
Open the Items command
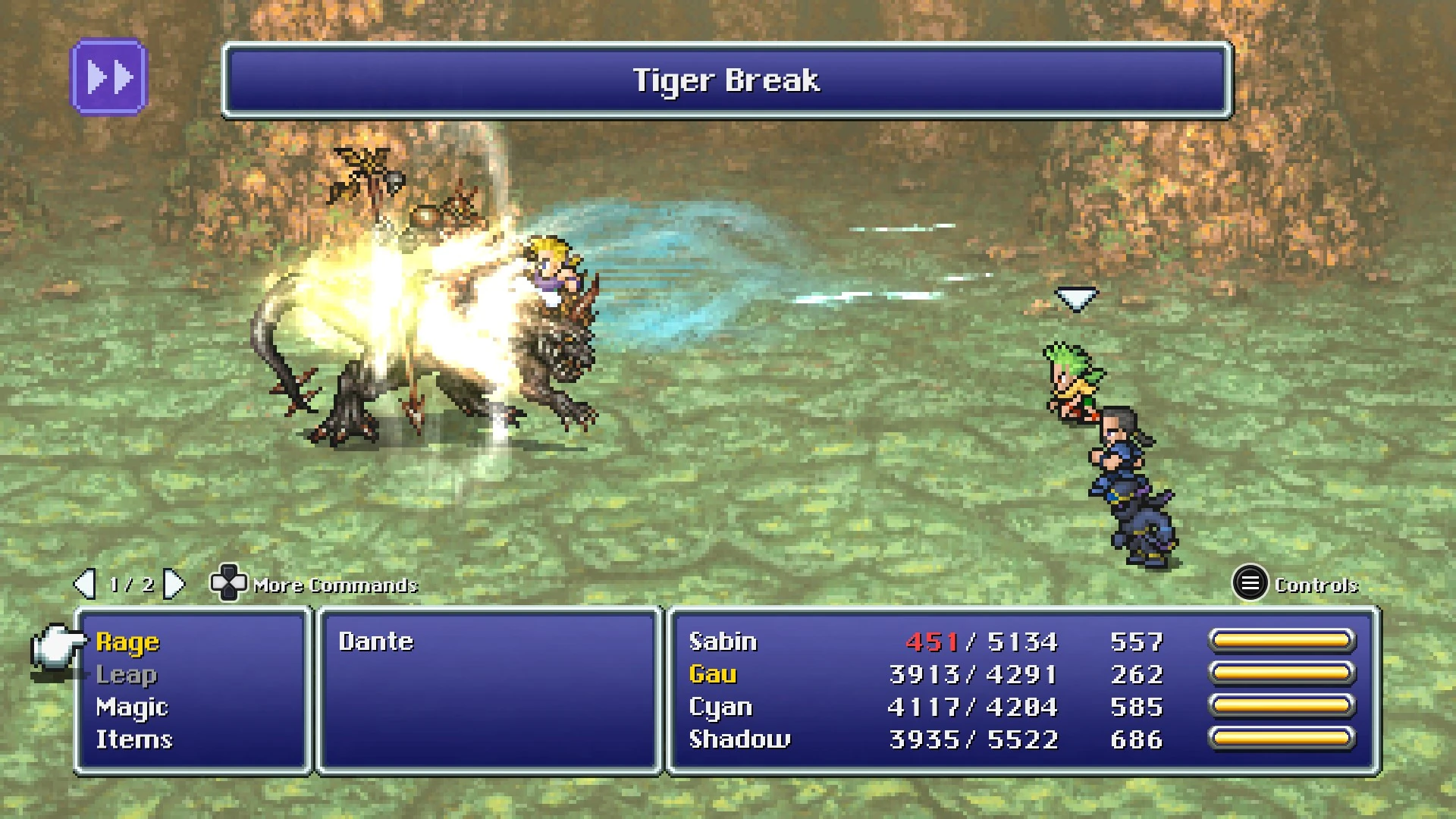point(133,739)
